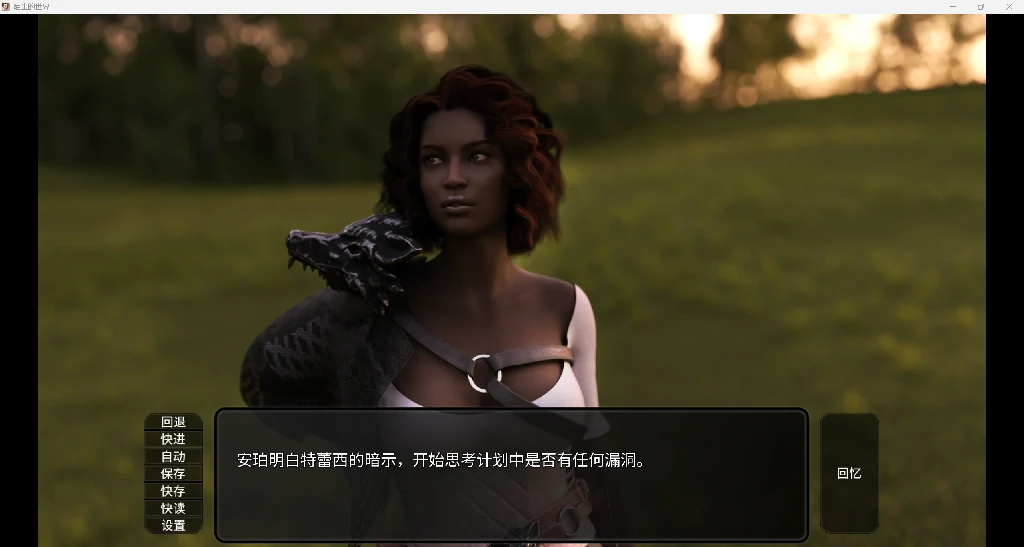Toggle 自动 auto-play mode

(173, 456)
